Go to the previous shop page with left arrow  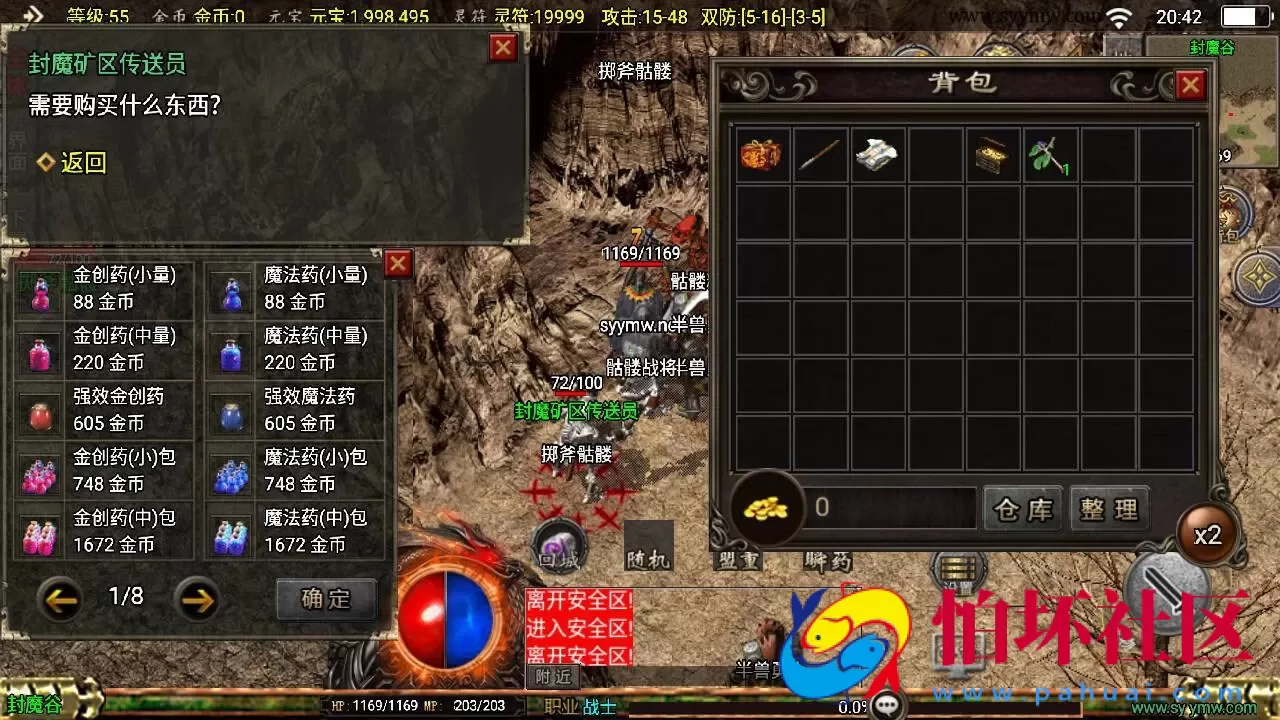tap(60, 597)
